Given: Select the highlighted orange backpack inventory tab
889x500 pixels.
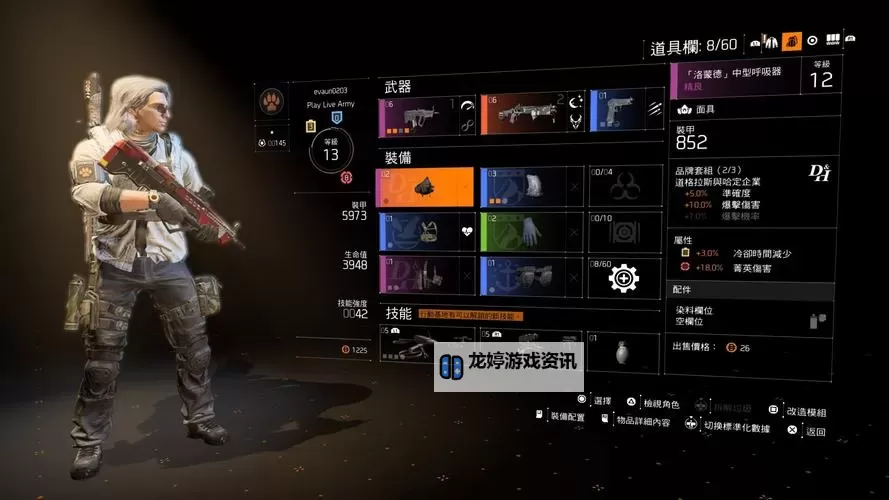Looking at the screenshot, I should coord(792,41).
